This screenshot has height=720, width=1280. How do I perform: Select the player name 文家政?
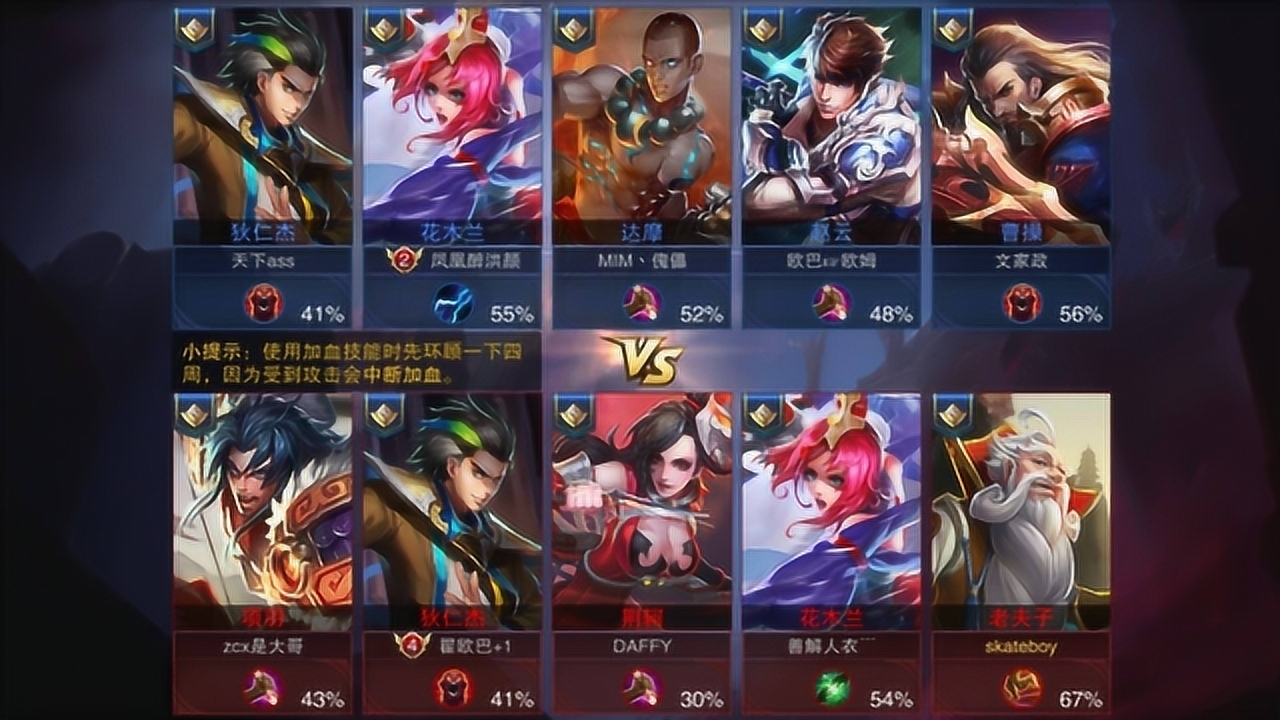[1021, 262]
